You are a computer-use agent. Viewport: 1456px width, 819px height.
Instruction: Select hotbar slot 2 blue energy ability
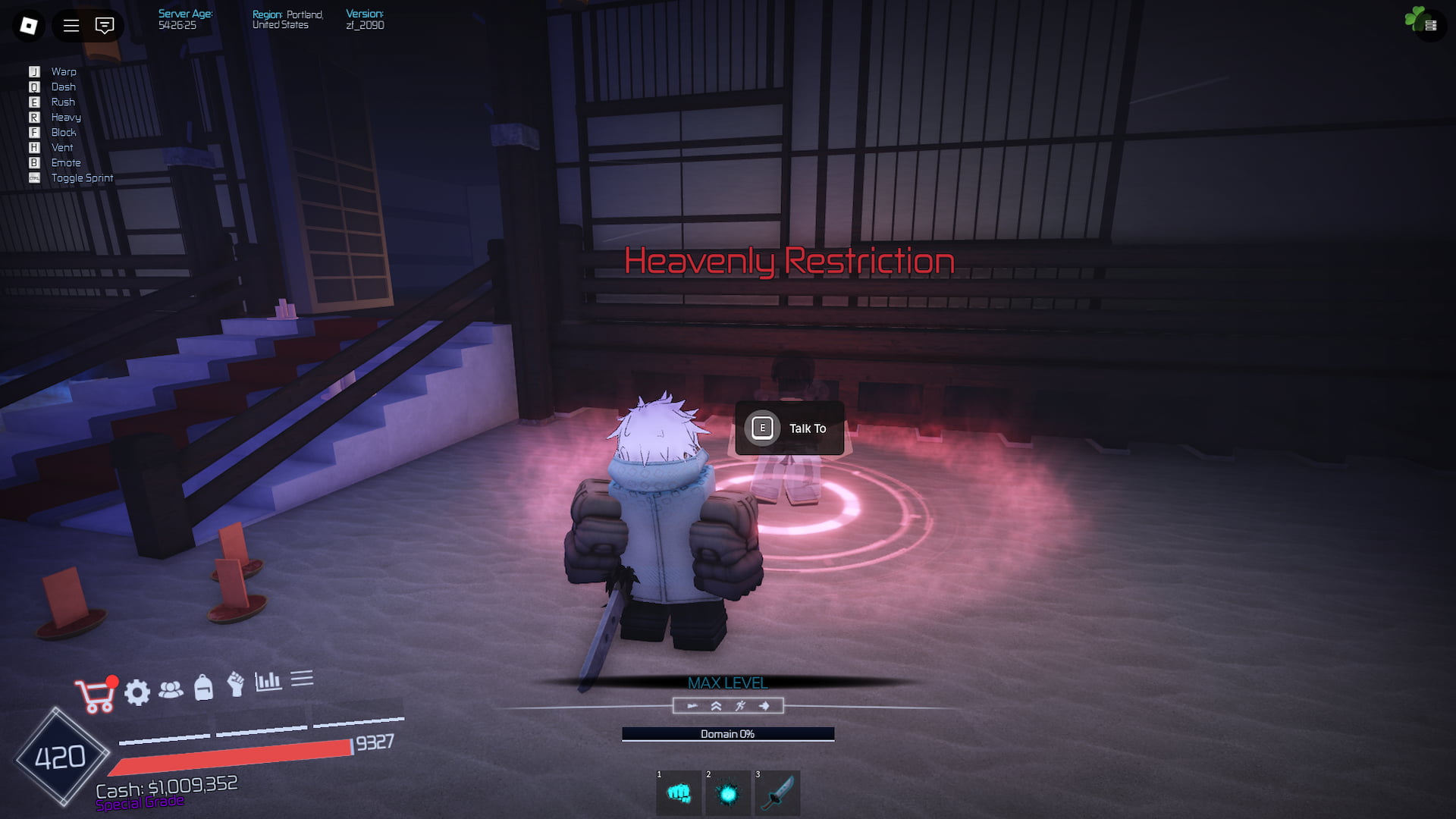click(728, 793)
